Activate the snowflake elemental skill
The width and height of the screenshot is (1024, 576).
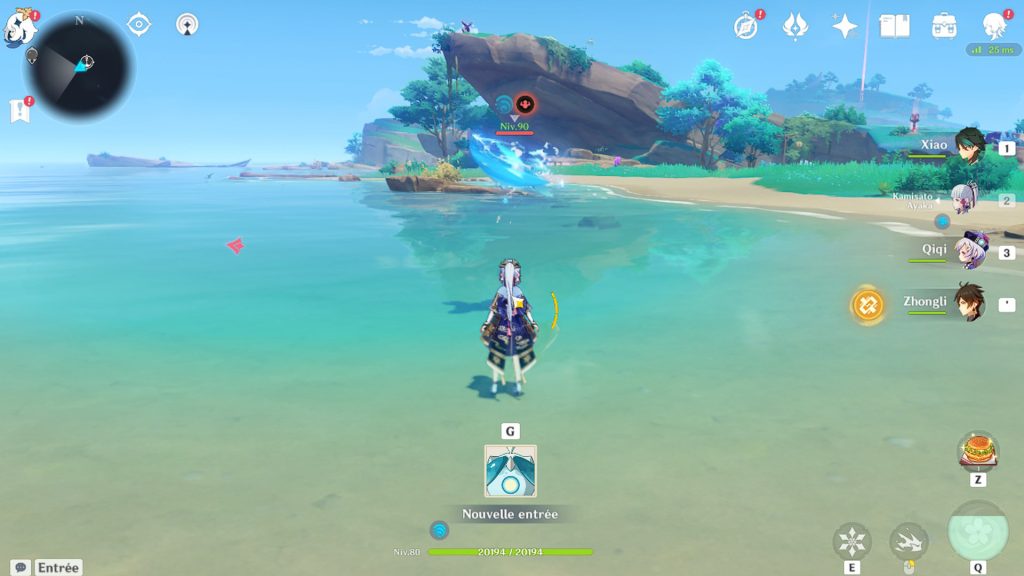tap(851, 542)
